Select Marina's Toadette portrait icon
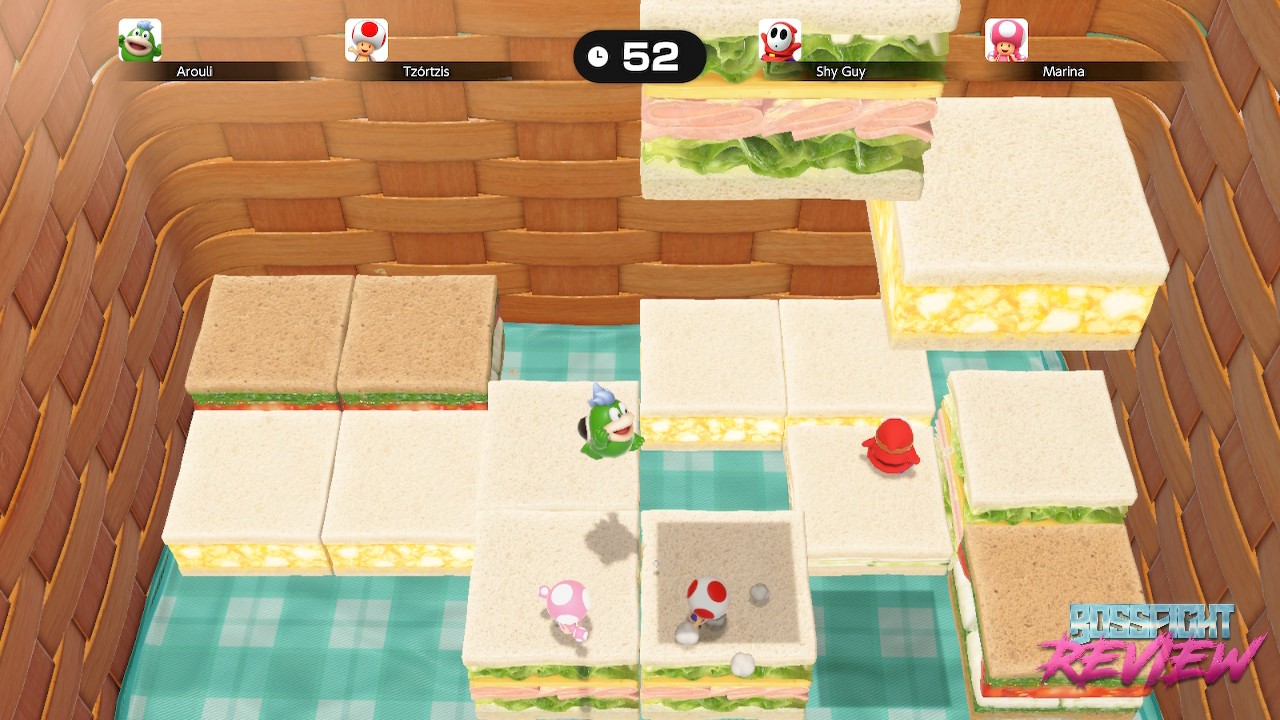The height and width of the screenshot is (720, 1280). click(1006, 41)
